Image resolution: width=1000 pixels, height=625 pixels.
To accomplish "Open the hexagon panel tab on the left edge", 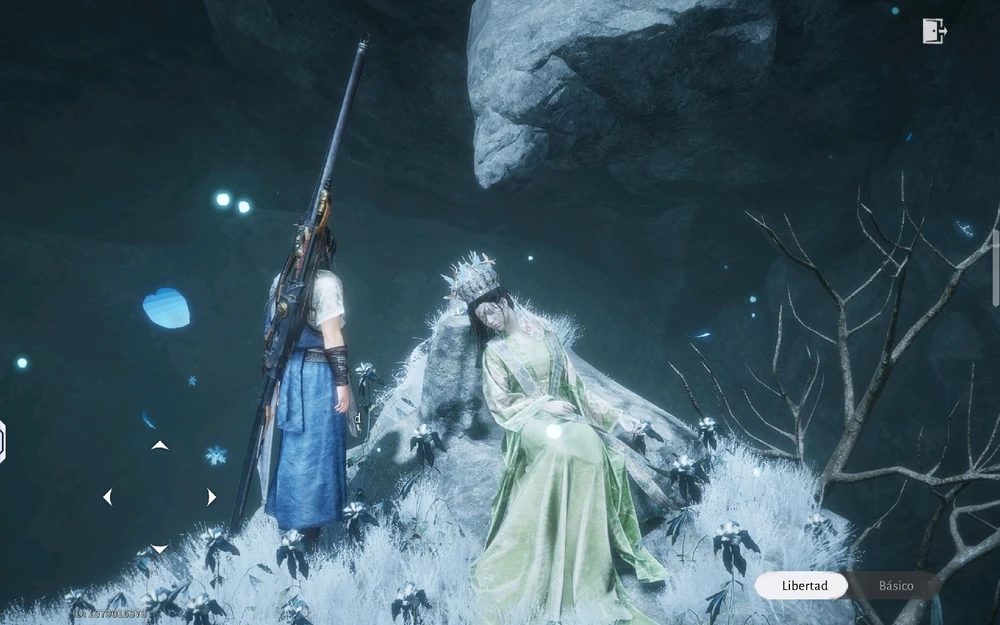I will (x=3, y=442).
